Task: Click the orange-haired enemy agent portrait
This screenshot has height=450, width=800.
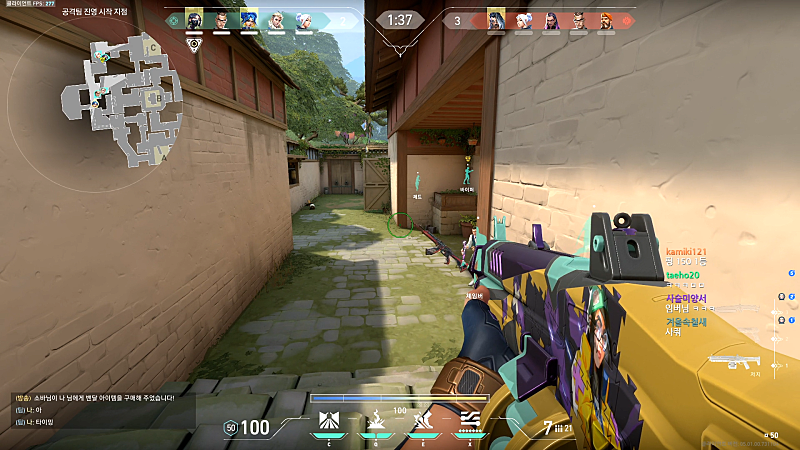Action: 606,20
